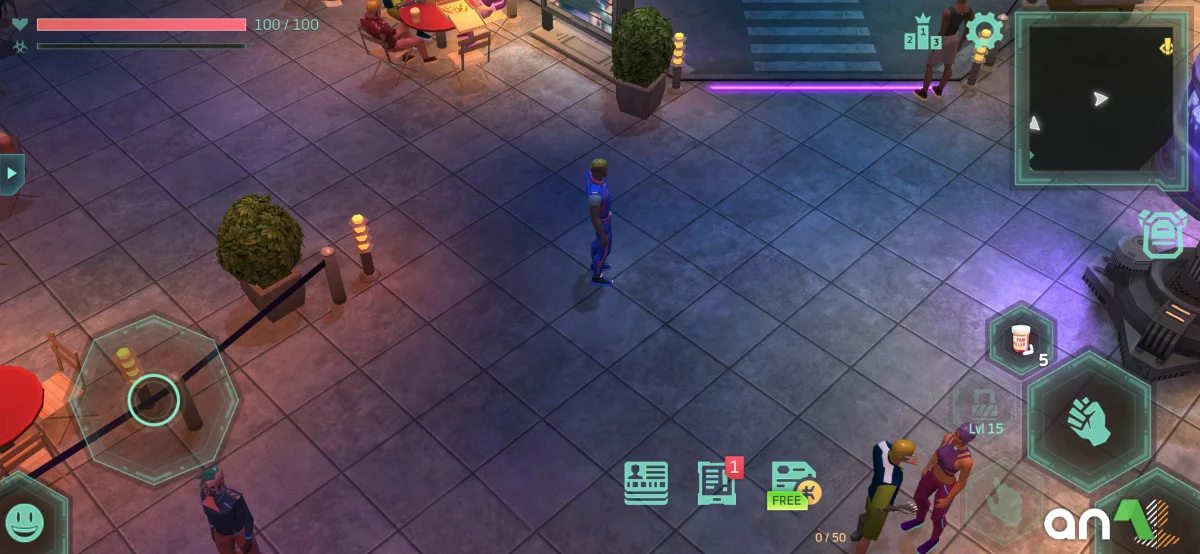This screenshot has height=554, width=1200.
Task: Open the smiley face emote menu
Action: coord(25,520)
